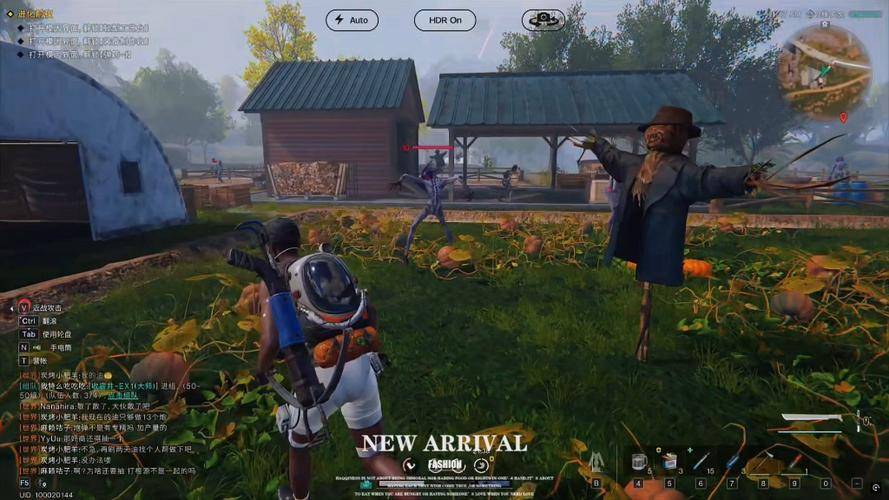
Task: Open the circular minimap
Action: 824,71
